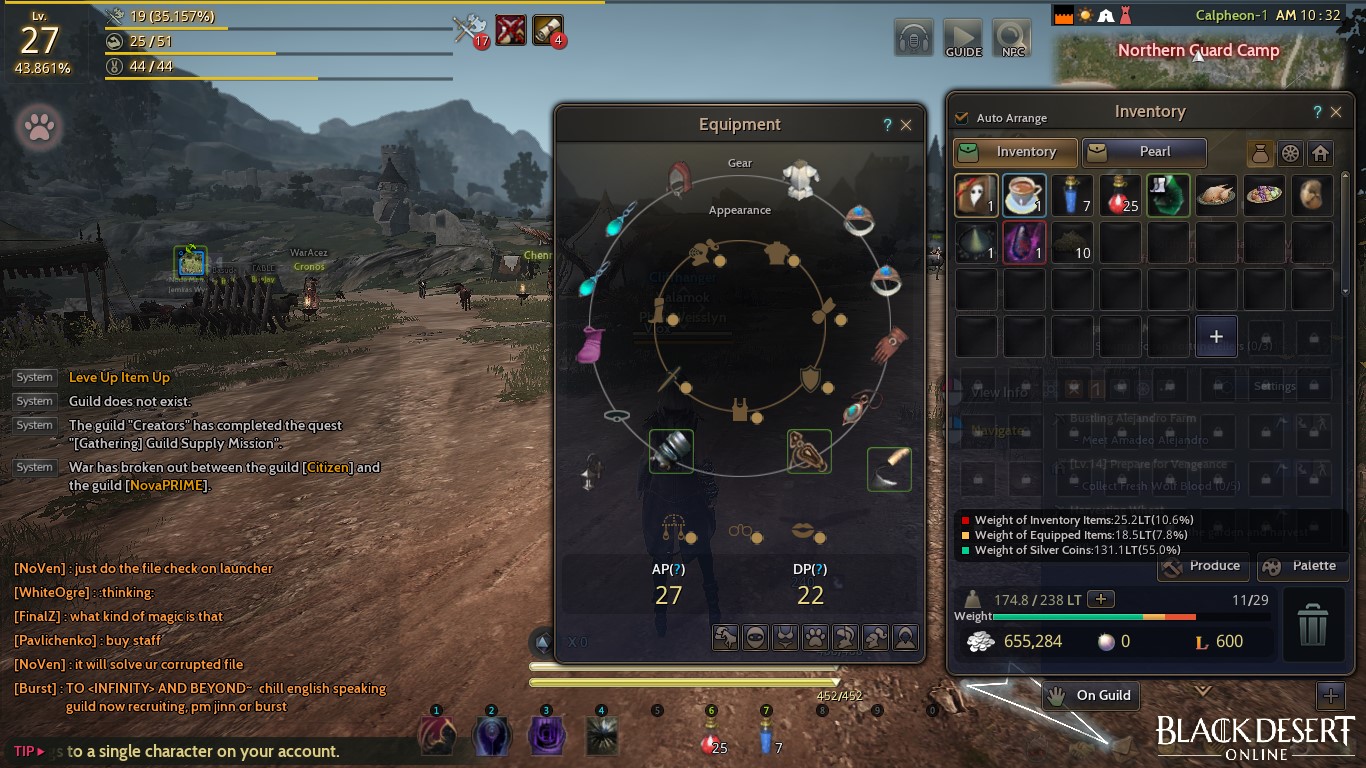1366x768 pixels.
Task: Click the trash can to discard items
Action: 1314,625
